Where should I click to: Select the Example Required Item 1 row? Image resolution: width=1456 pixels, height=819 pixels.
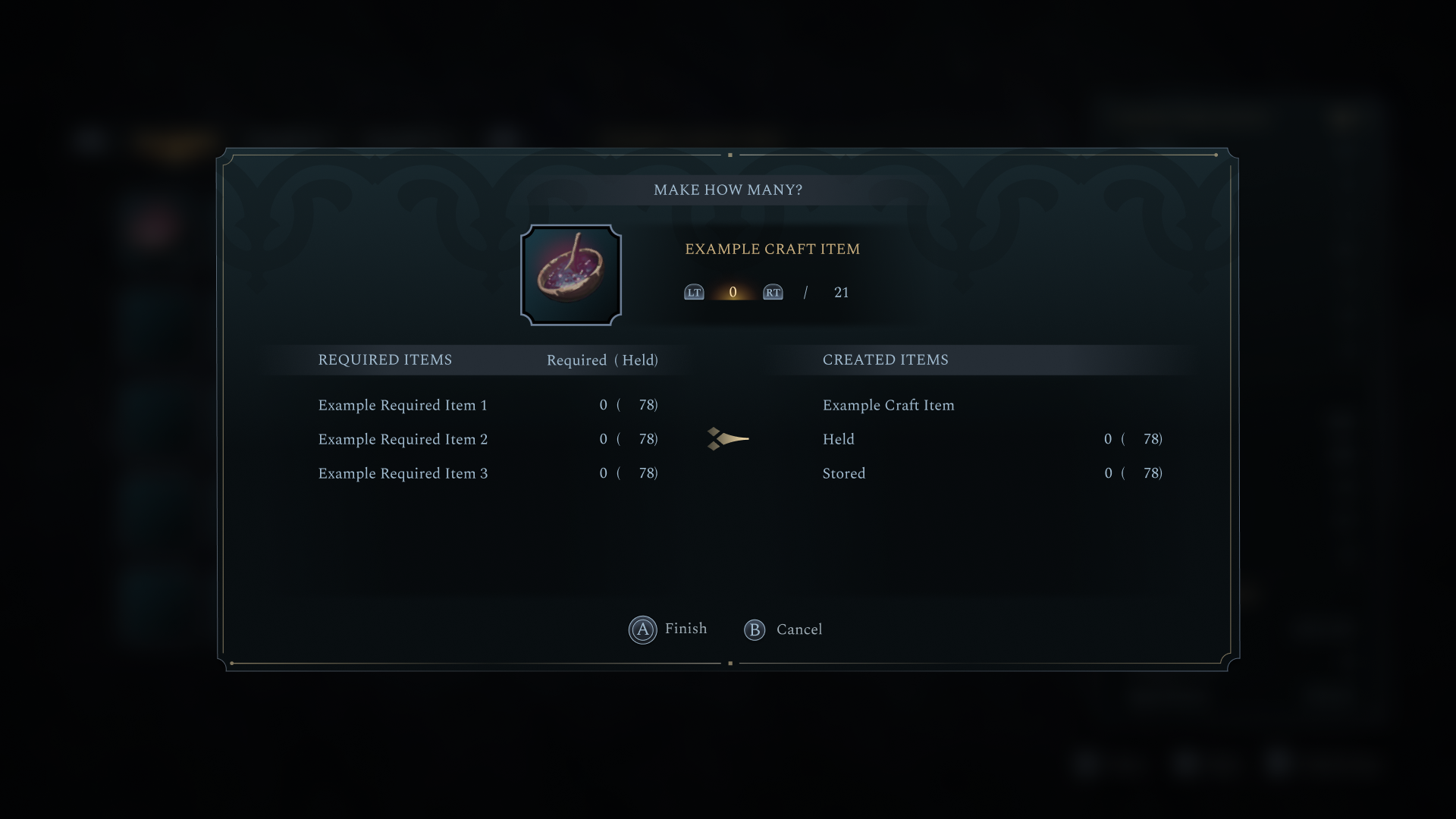[487, 406]
